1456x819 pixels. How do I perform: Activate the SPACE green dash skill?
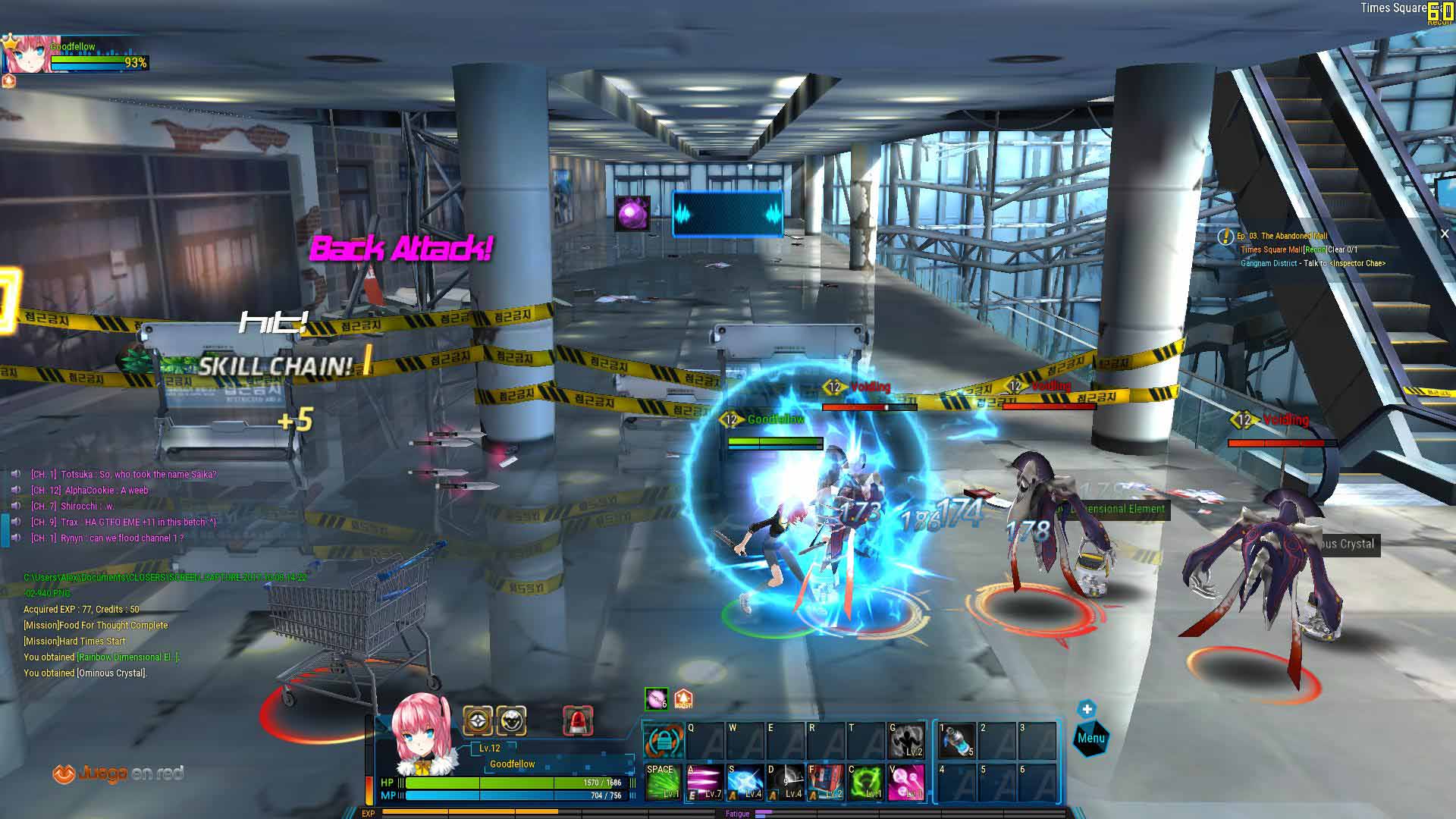pyautogui.click(x=662, y=782)
